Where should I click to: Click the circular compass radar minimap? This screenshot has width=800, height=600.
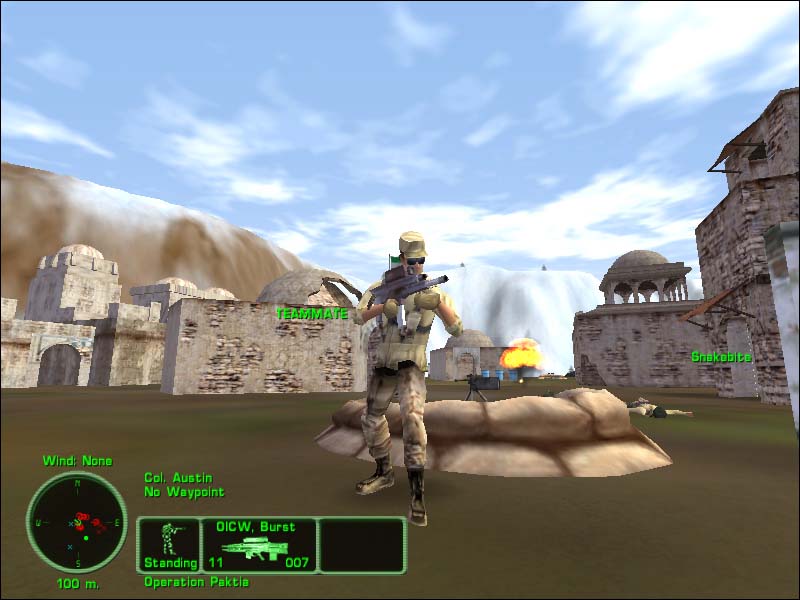[x=76, y=522]
